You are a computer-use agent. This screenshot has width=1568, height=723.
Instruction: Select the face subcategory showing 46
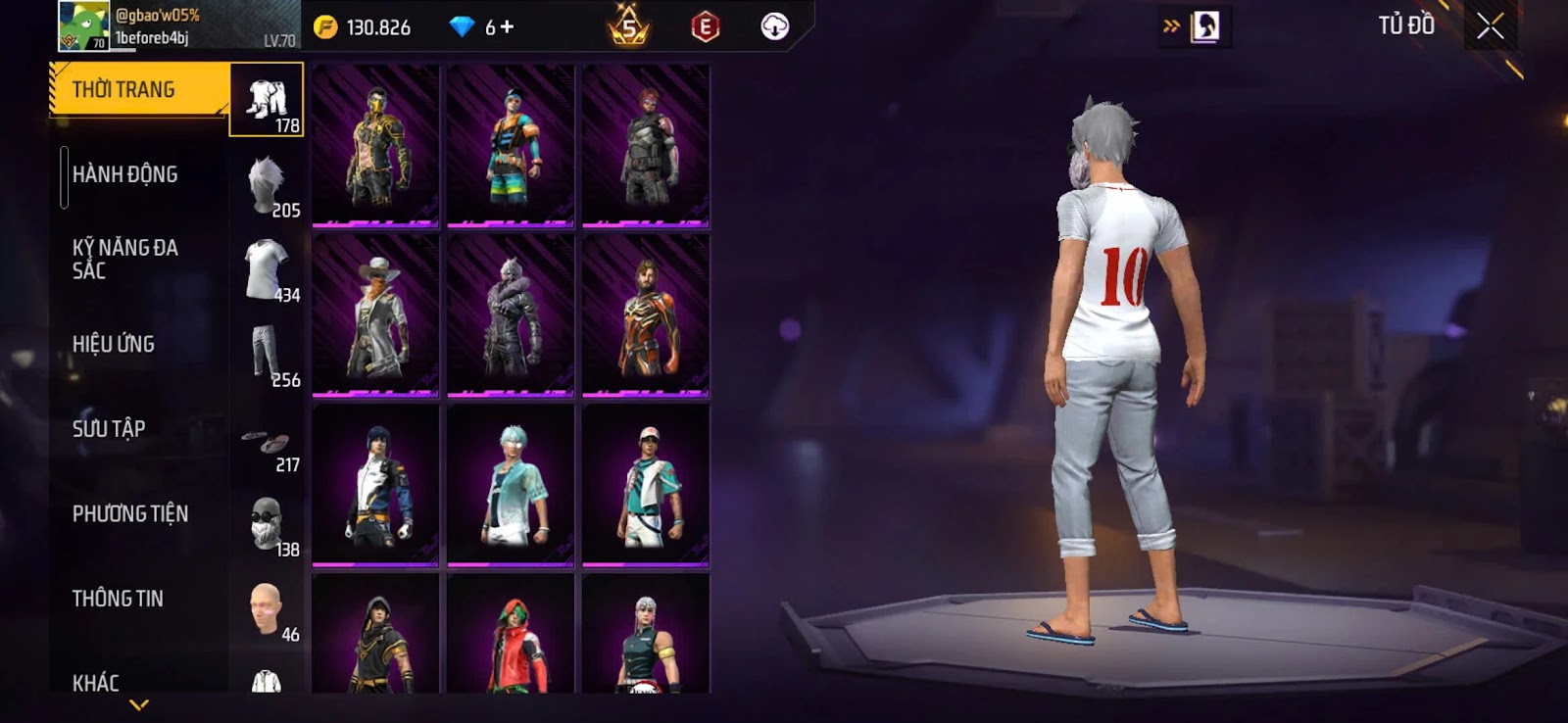[267, 609]
